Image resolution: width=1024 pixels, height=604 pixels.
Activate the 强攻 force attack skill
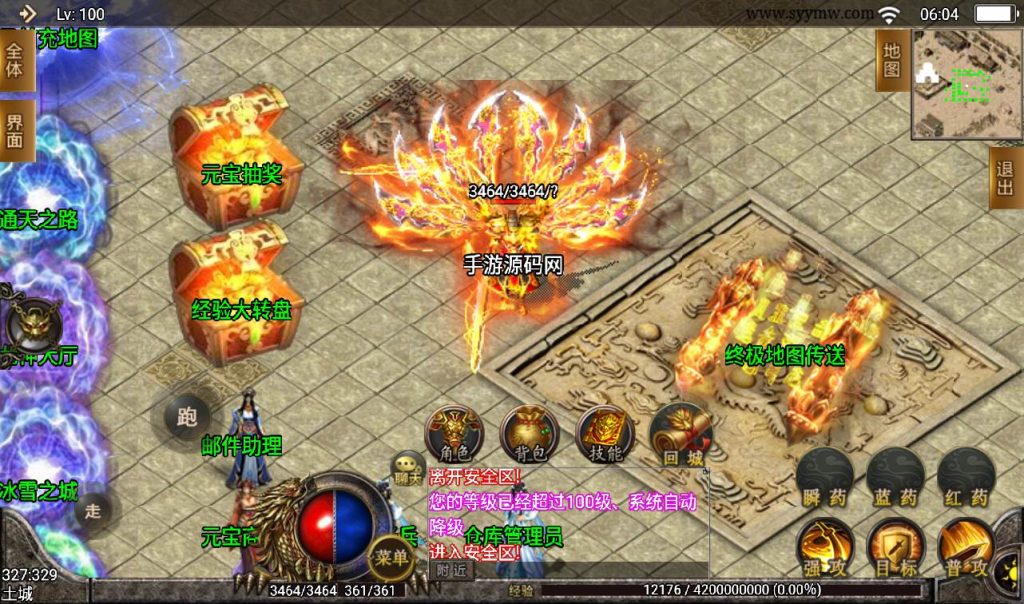pos(824,548)
